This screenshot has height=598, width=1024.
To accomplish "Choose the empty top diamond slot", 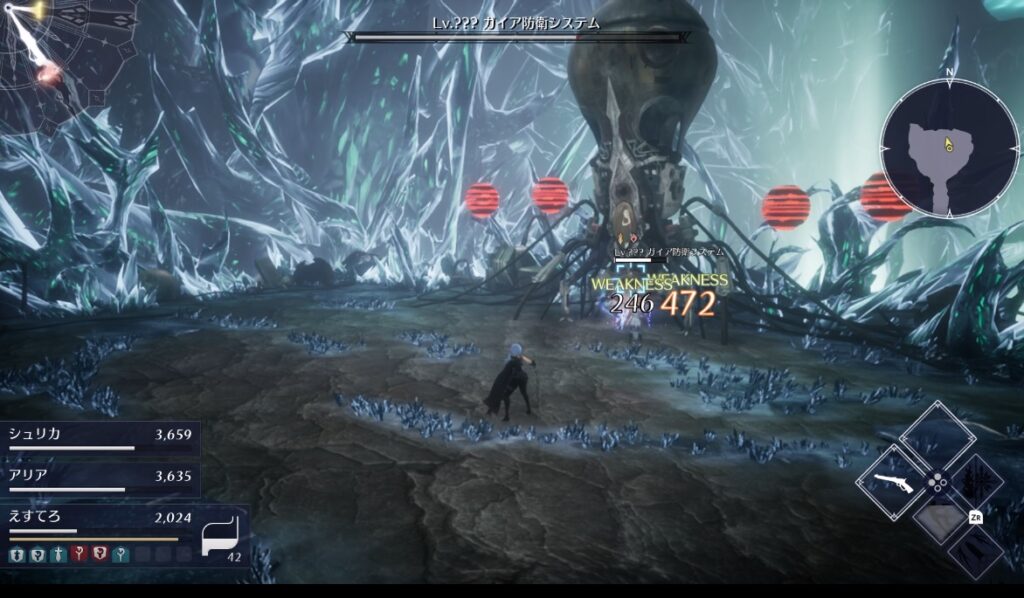I will click(937, 436).
